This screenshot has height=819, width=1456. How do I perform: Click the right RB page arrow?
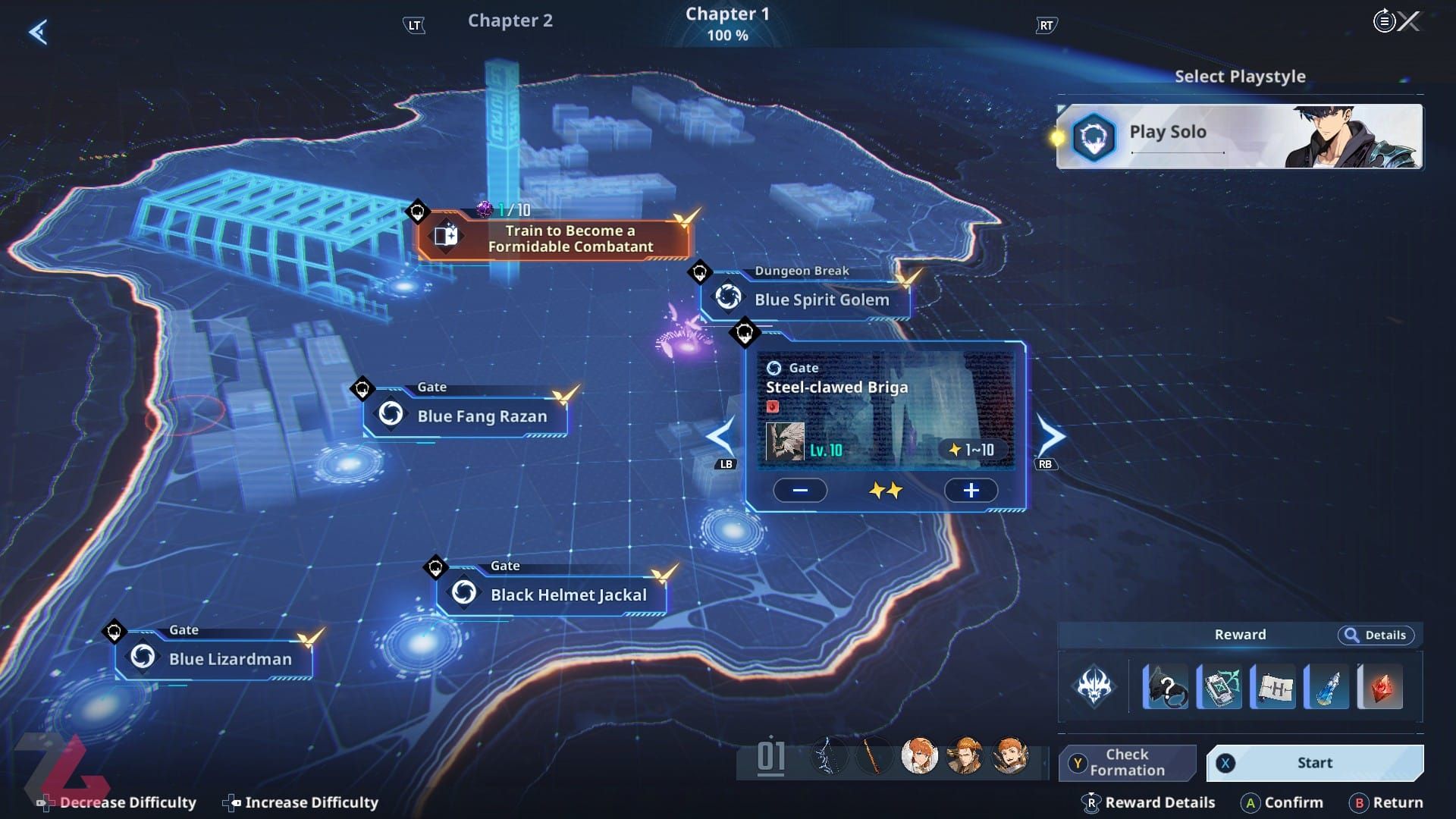[x=1052, y=435]
